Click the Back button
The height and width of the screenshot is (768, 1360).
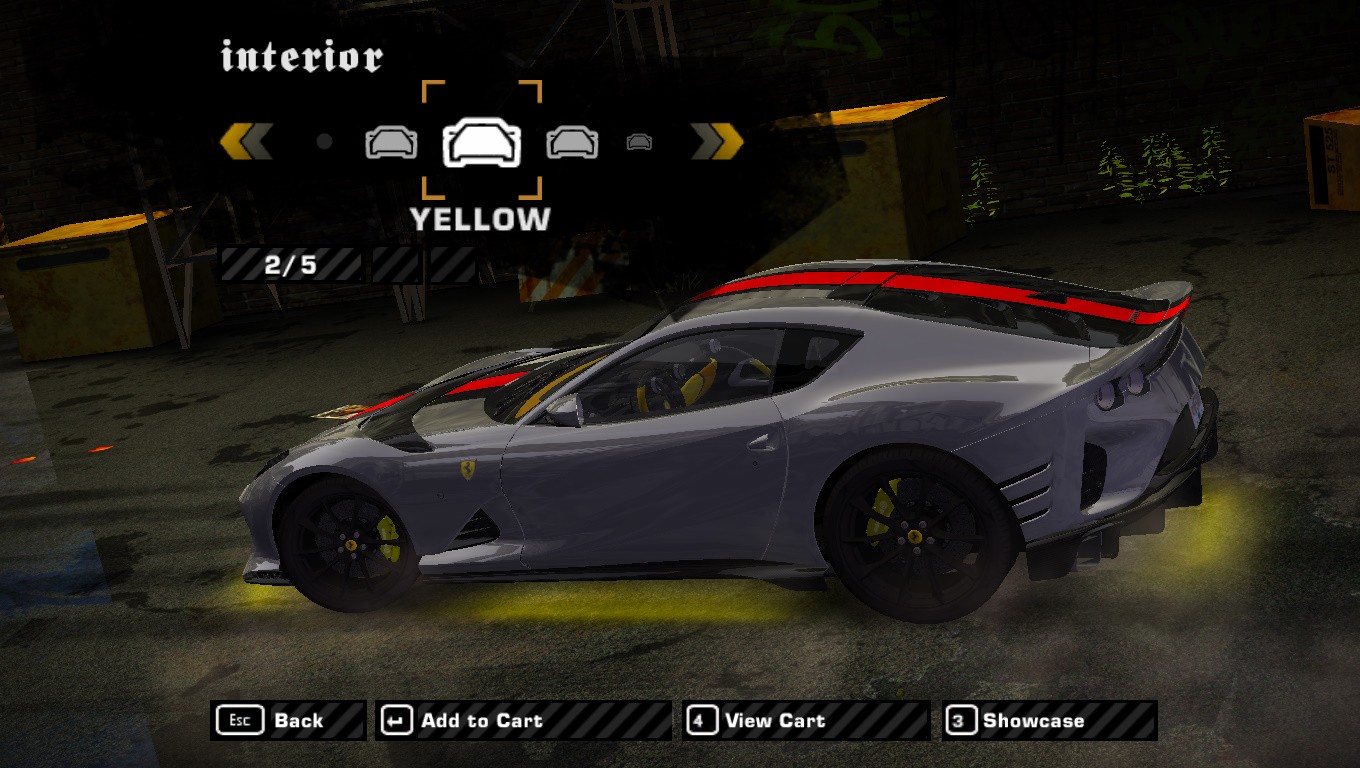(288, 720)
